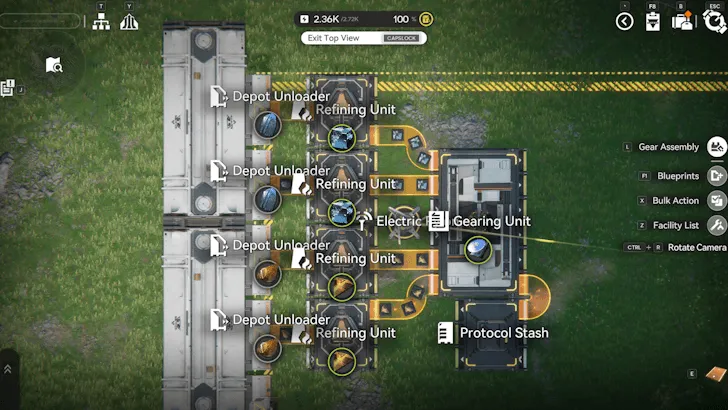This screenshot has width=728, height=410.
Task: Open the main menu ring icon
Action: coord(714,20)
